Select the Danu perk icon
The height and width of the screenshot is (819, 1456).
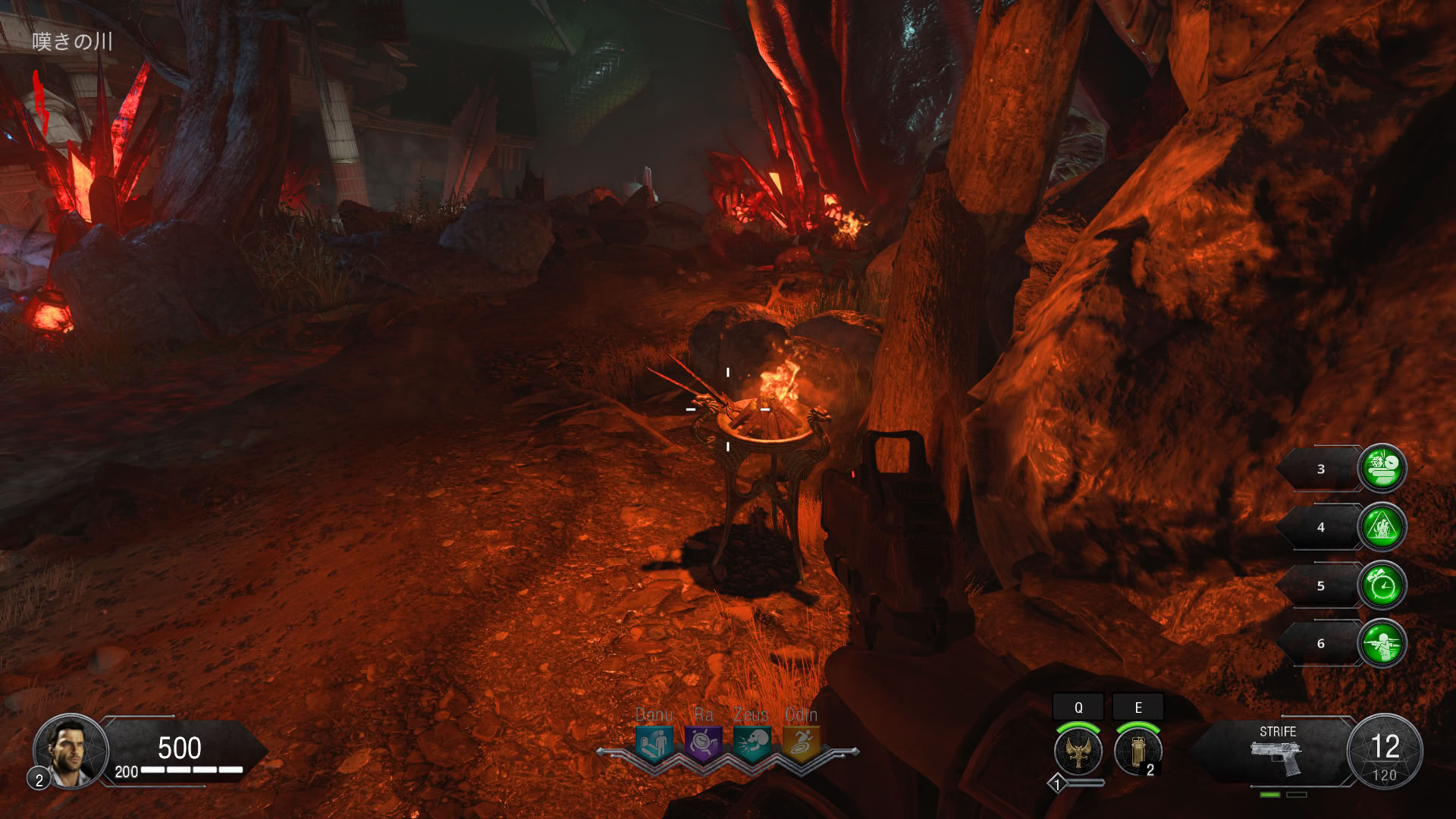pyautogui.click(x=654, y=744)
